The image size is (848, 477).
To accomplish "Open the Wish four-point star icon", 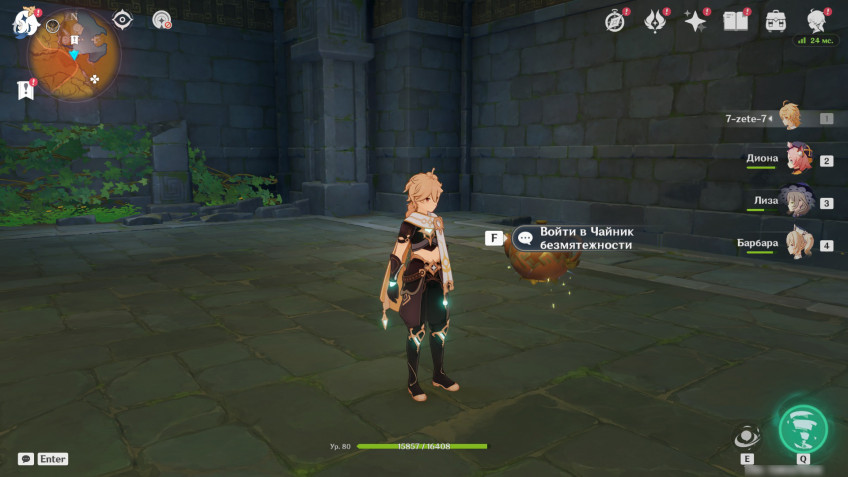I will pos(695,21).
